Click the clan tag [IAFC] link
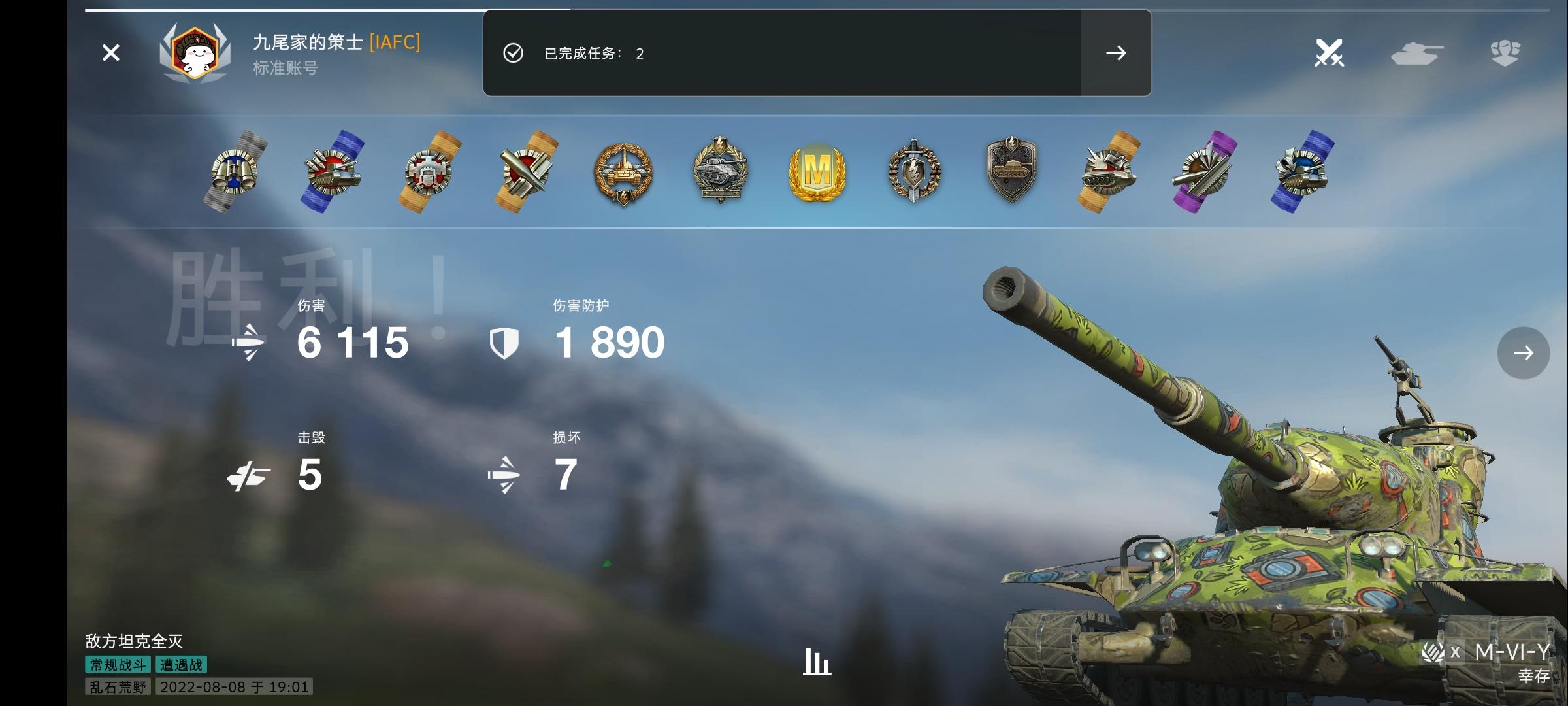The width and height of the screenshot is (1568, 706). point(395,43)
